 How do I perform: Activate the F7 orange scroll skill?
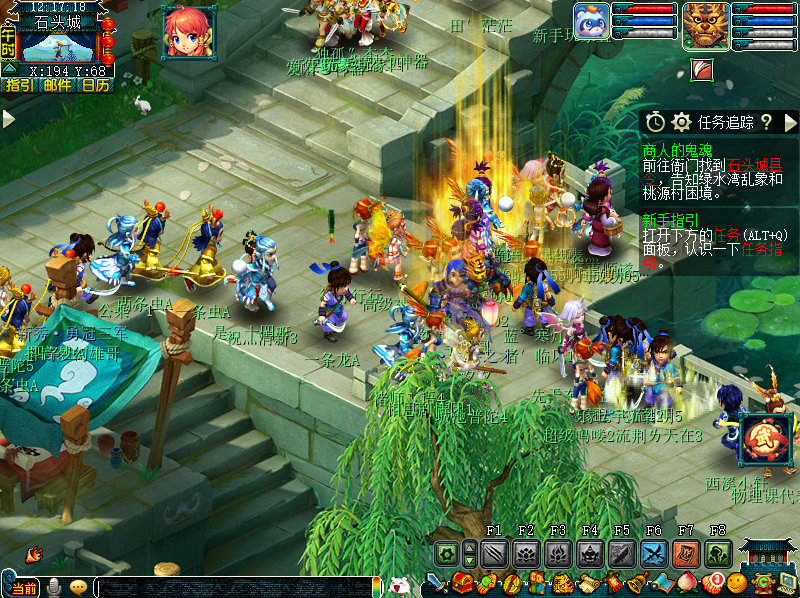point(686,553)
